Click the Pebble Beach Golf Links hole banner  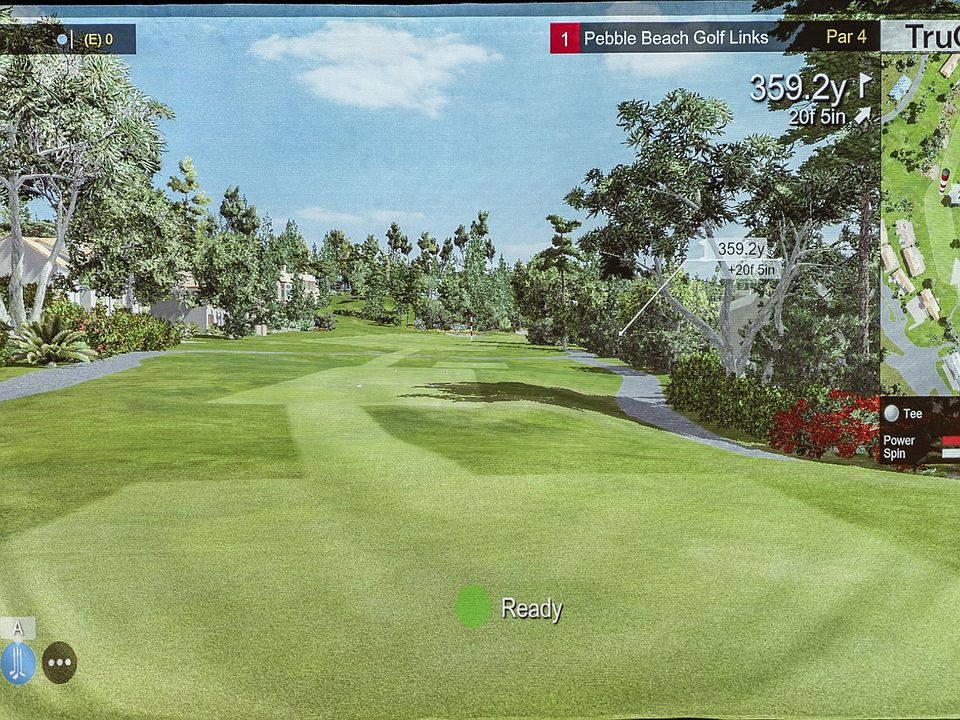pyautogui.click(x=675, y=38)
